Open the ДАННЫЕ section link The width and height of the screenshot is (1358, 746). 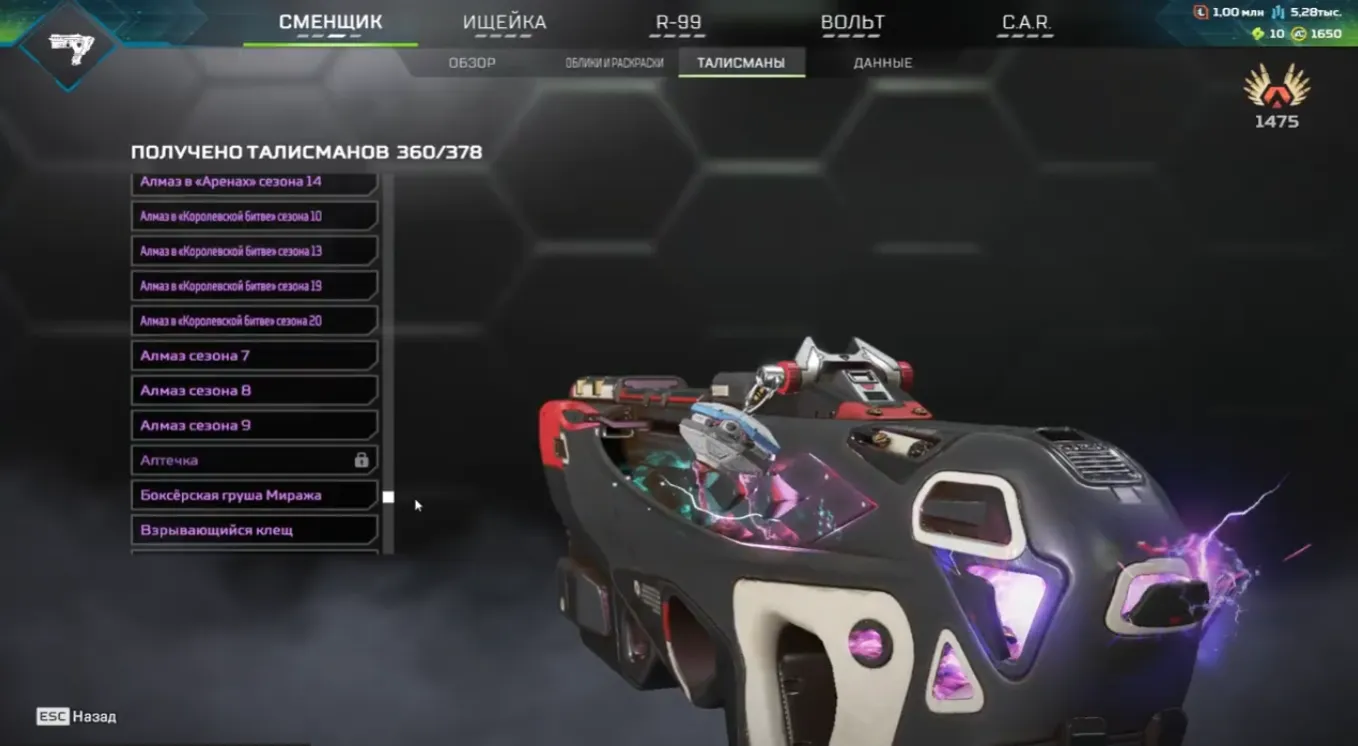[x=884, y=61]
